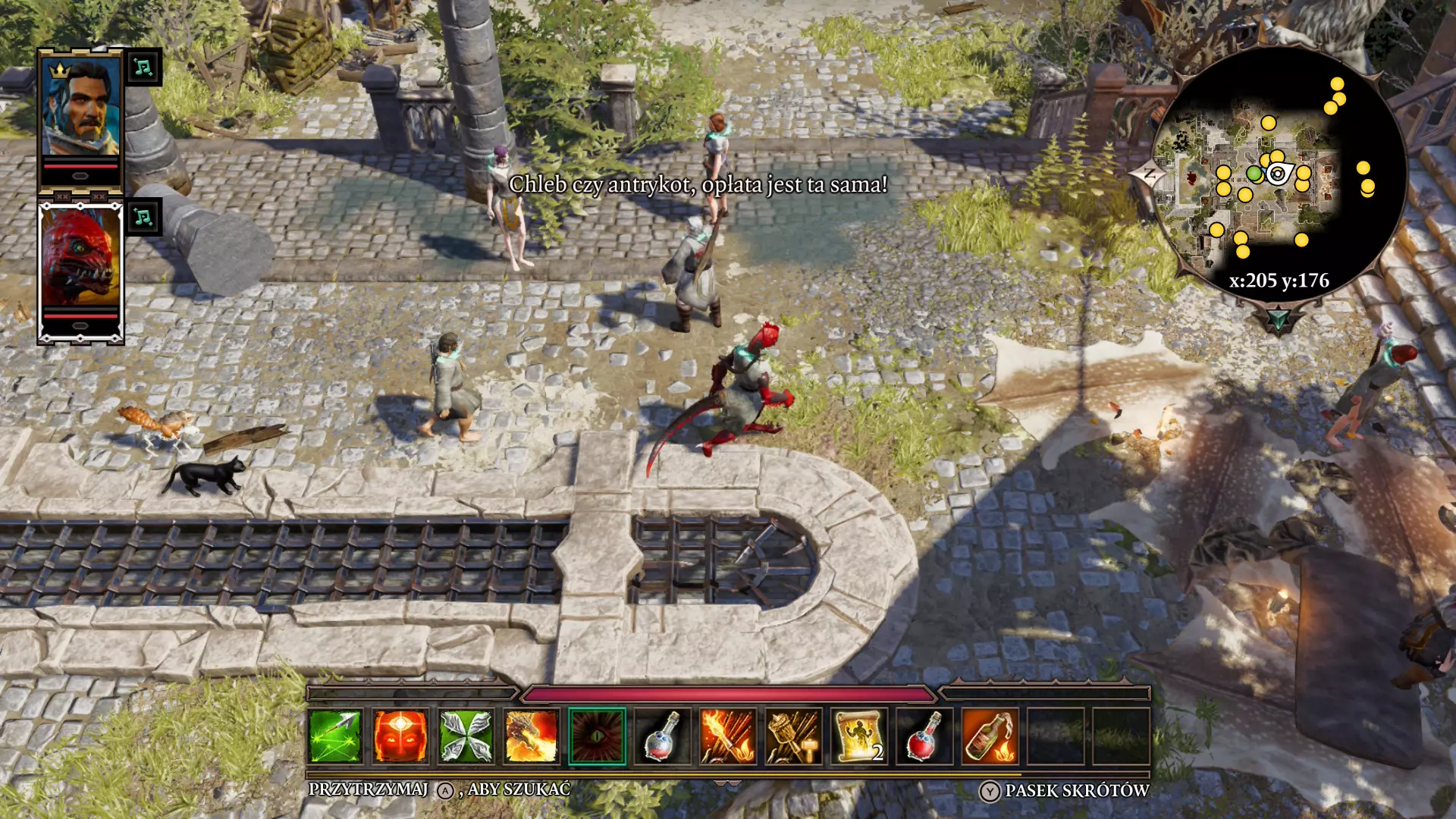The image size is (1456, 819).
Task: Select the red lizard character portrait
Action: 80,258
